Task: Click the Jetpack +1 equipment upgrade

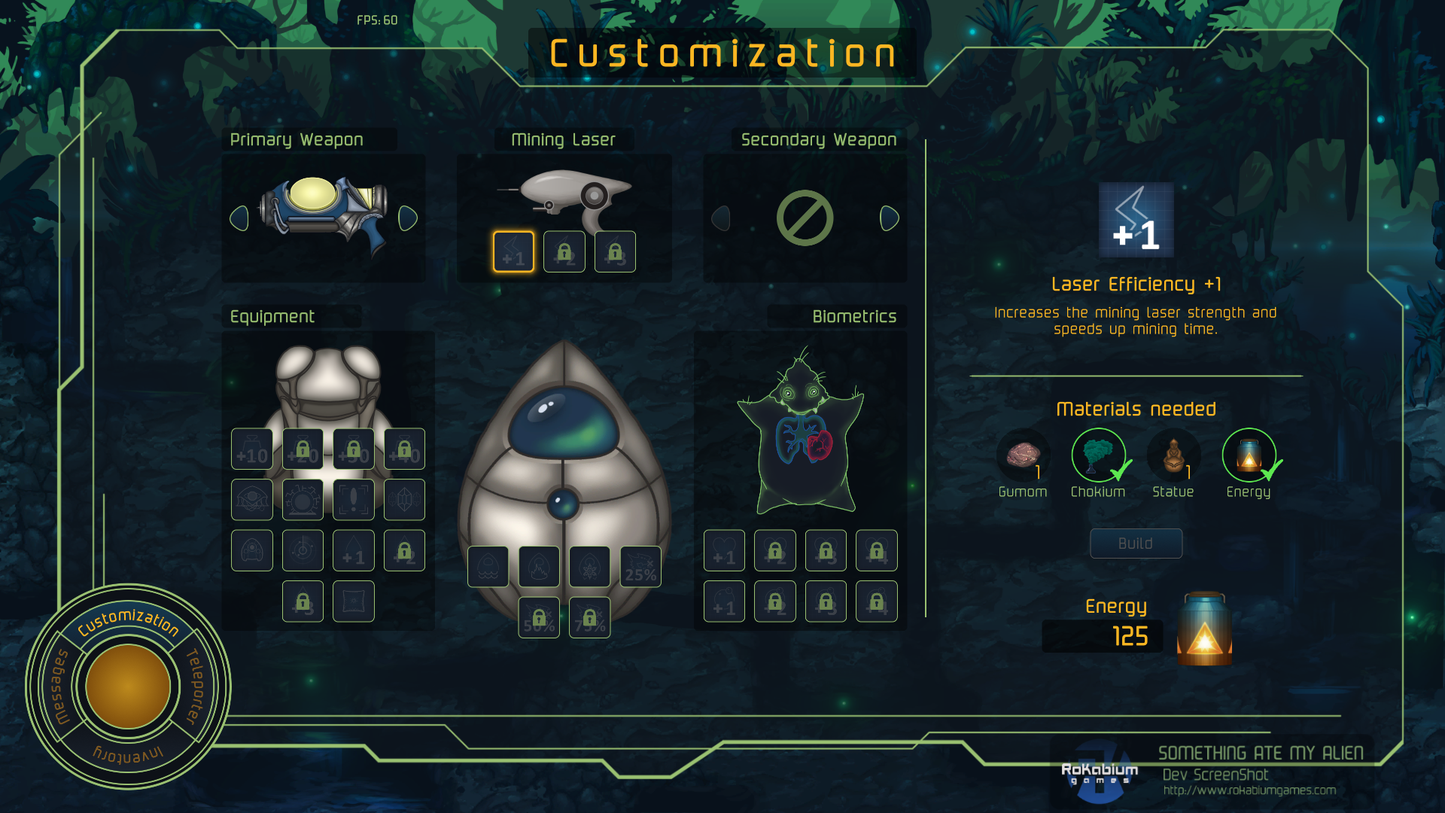Action: [x=352, y=549]
